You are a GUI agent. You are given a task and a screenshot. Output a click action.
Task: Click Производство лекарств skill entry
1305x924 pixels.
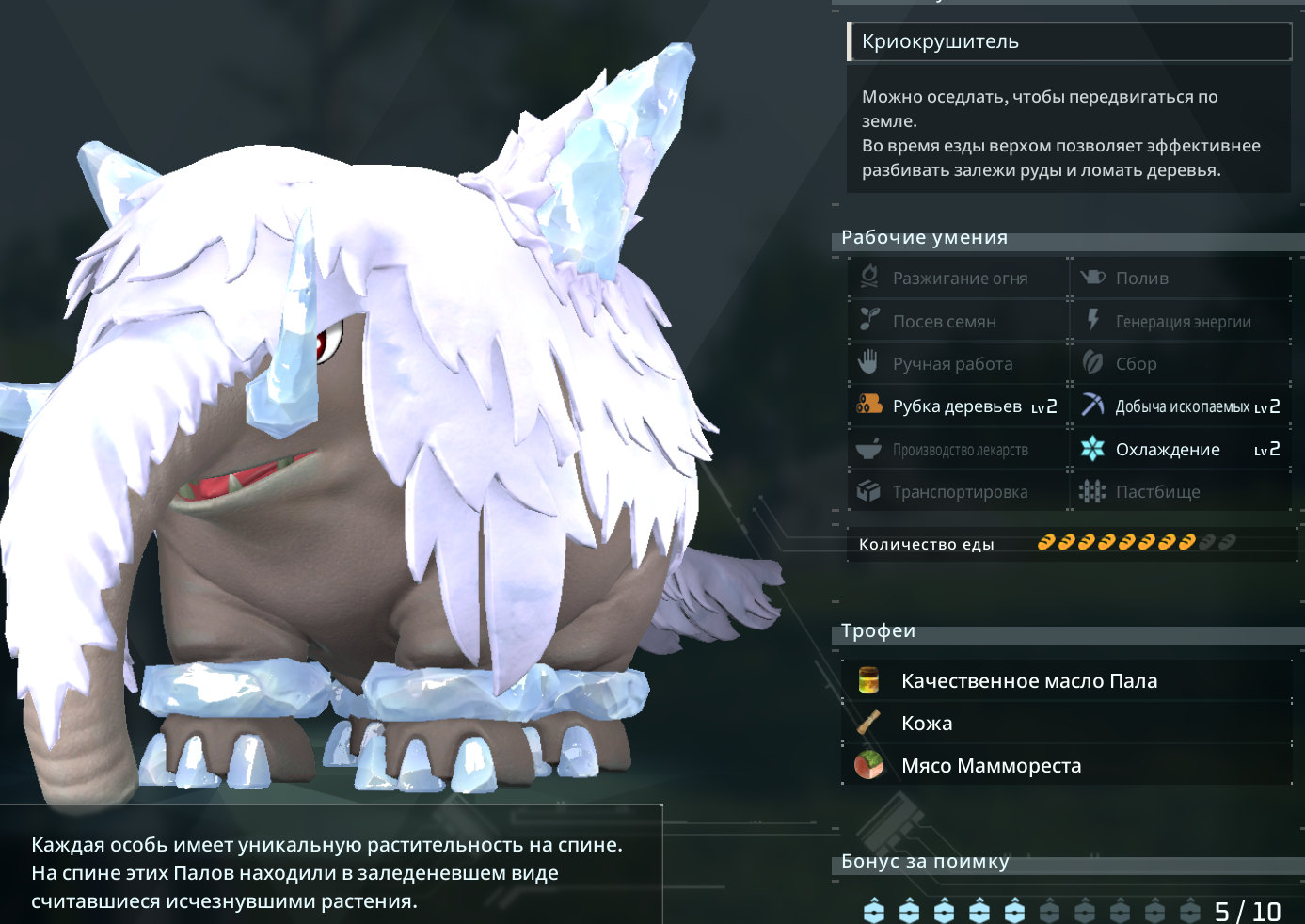pyautogui.click(x=958, y=450)
